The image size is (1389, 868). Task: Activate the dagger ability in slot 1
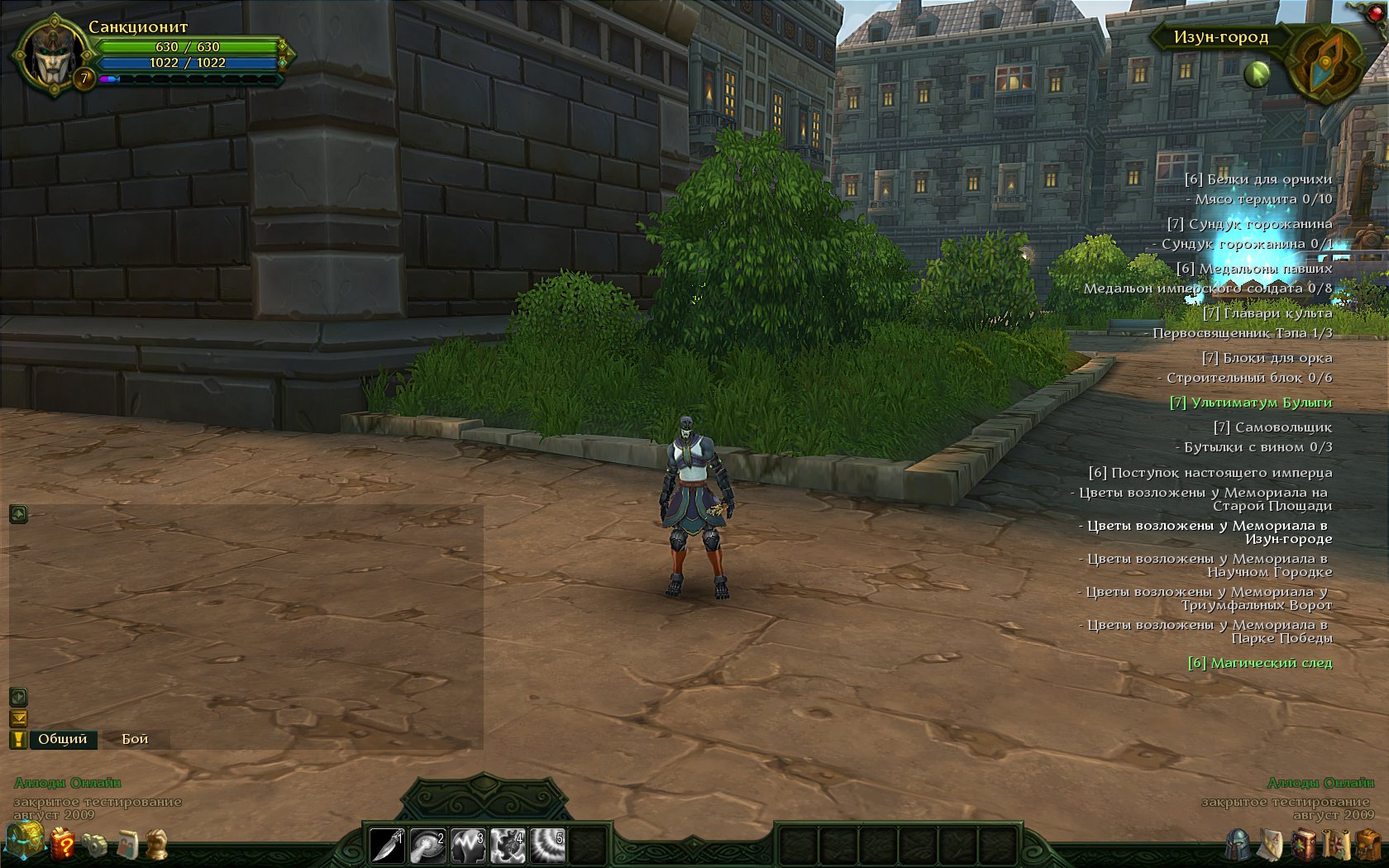(387, 845)
